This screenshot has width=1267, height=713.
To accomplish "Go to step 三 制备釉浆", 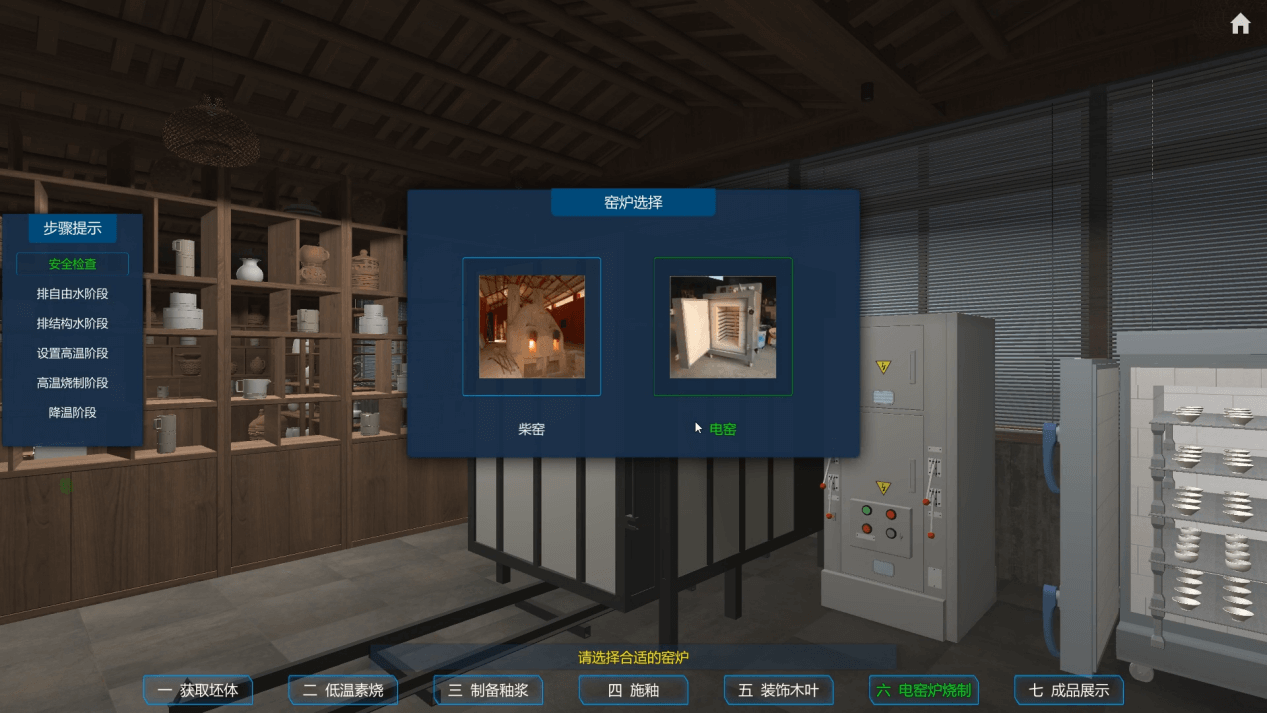I will click(x=488, y=690).
